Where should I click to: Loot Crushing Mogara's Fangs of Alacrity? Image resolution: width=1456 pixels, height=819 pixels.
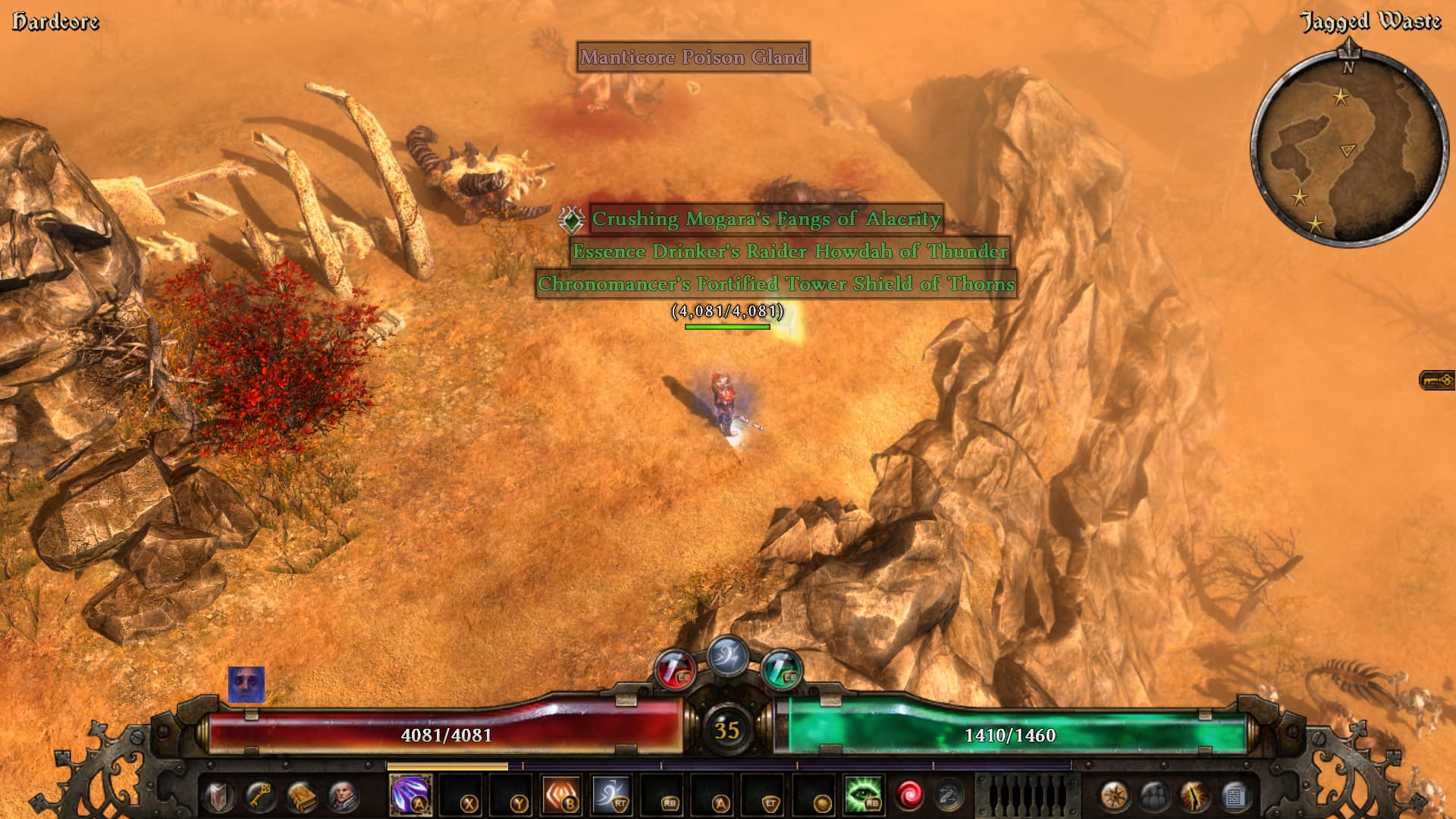pyautogui.click(x=766, y=219)
